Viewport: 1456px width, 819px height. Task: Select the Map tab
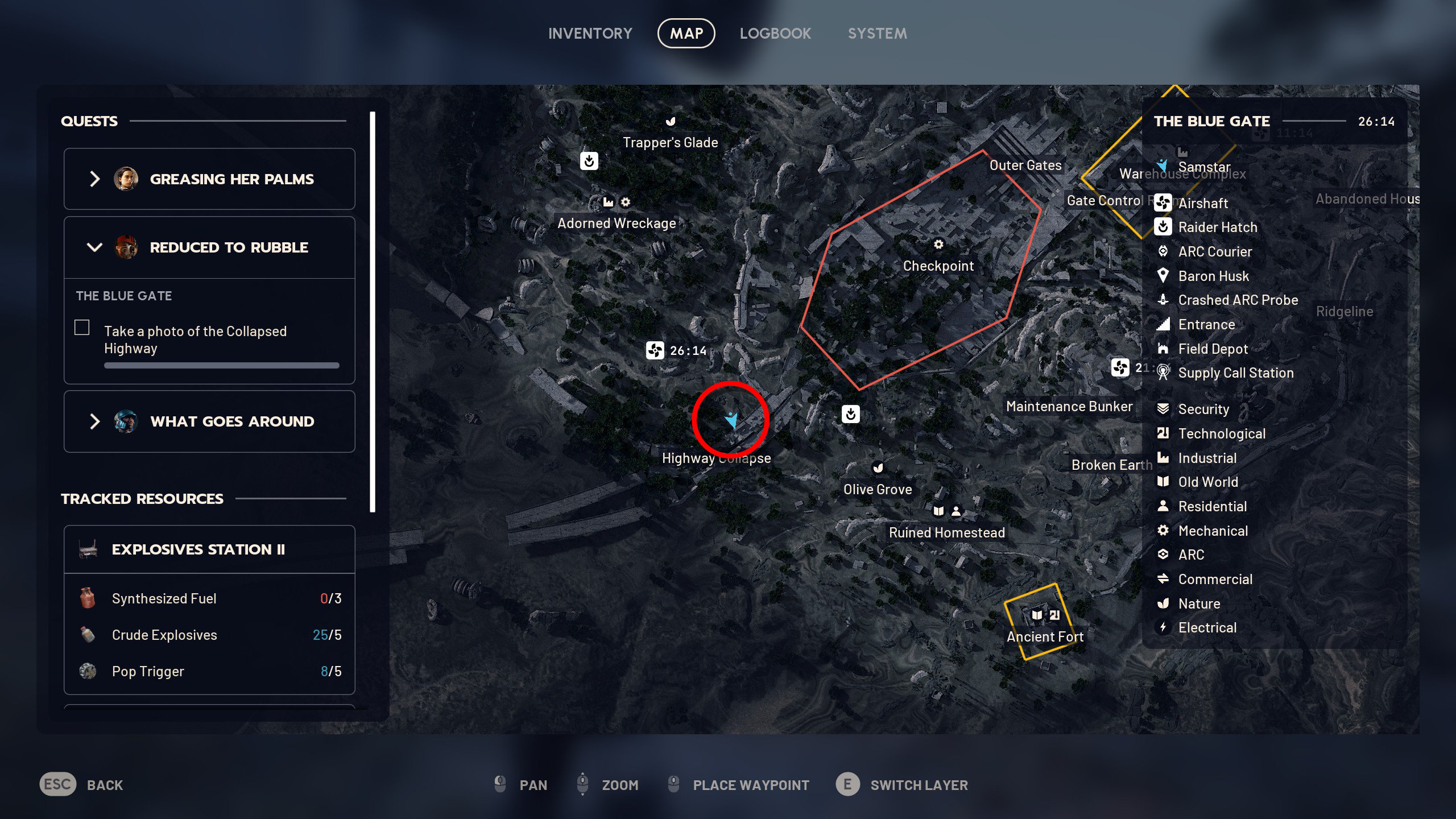tap(686, 34)
